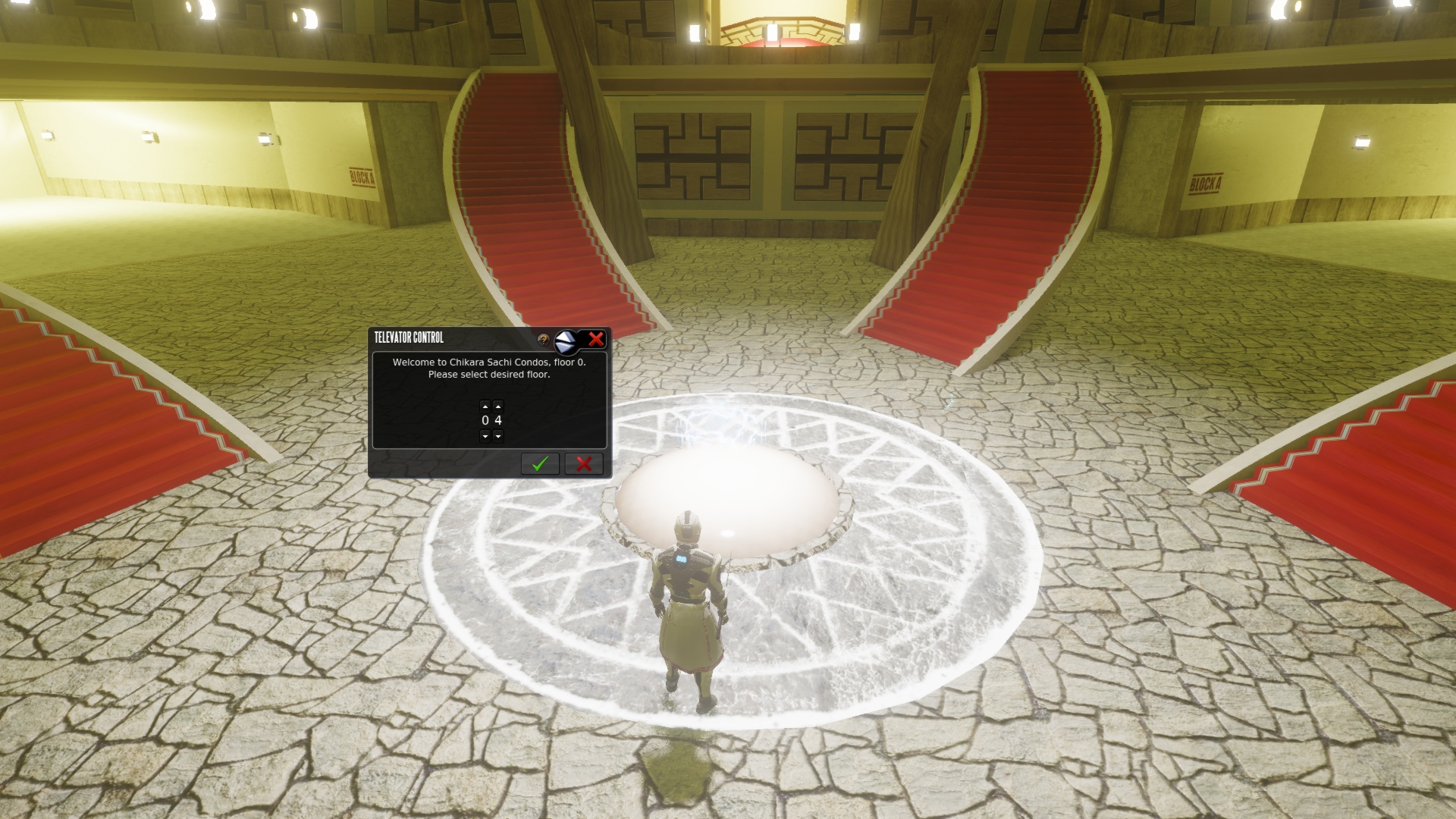Decrease the tens digit of the floor
Screen dimensions: 1456x819
pyautogui.click(x=485, y=436)
